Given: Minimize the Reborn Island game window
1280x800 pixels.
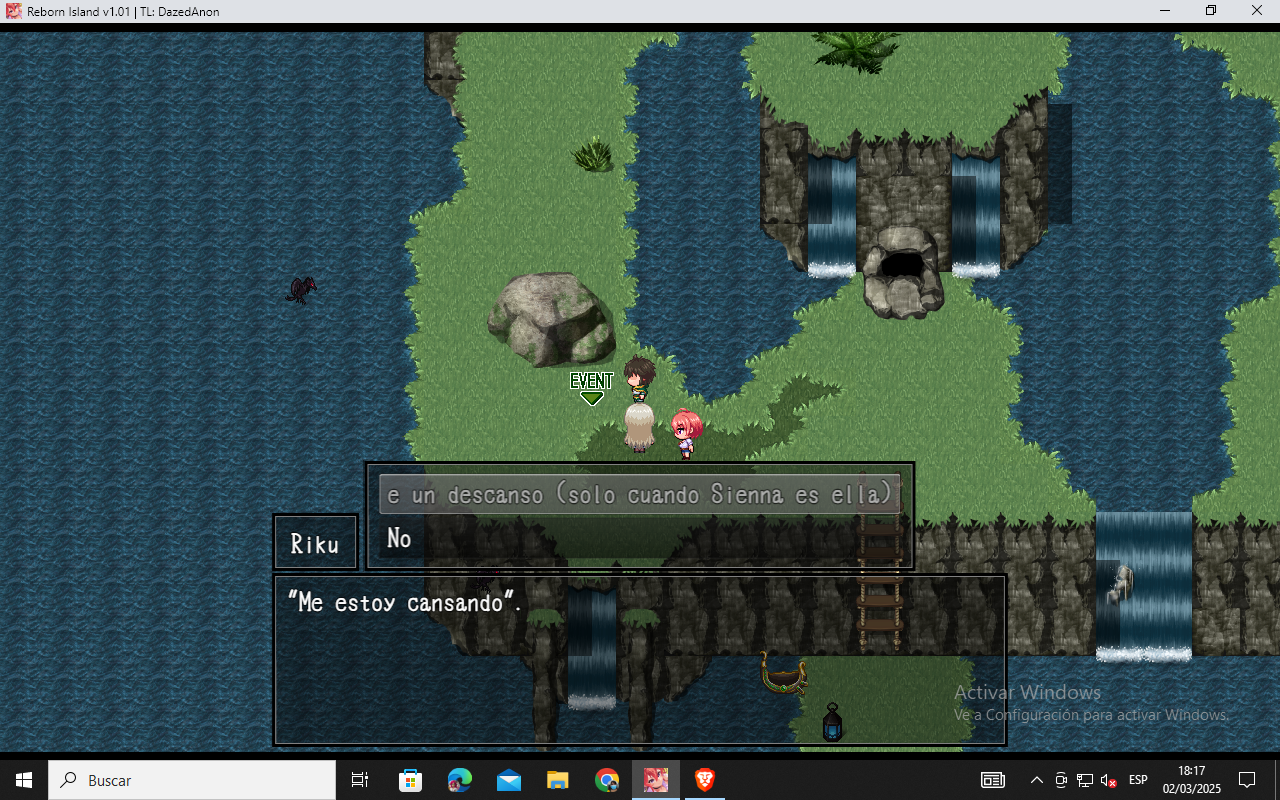Looking at the screenshot, I should click(x=1165, y=11).
